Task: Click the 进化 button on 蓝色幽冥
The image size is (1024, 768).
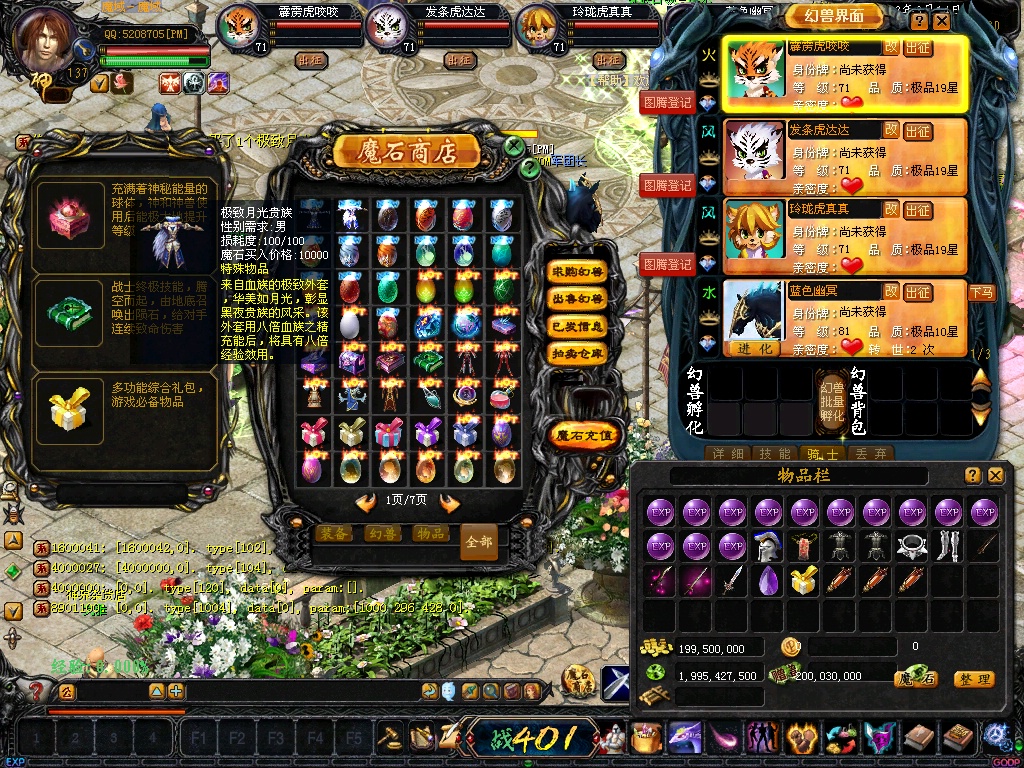Action: click(755, 349)
